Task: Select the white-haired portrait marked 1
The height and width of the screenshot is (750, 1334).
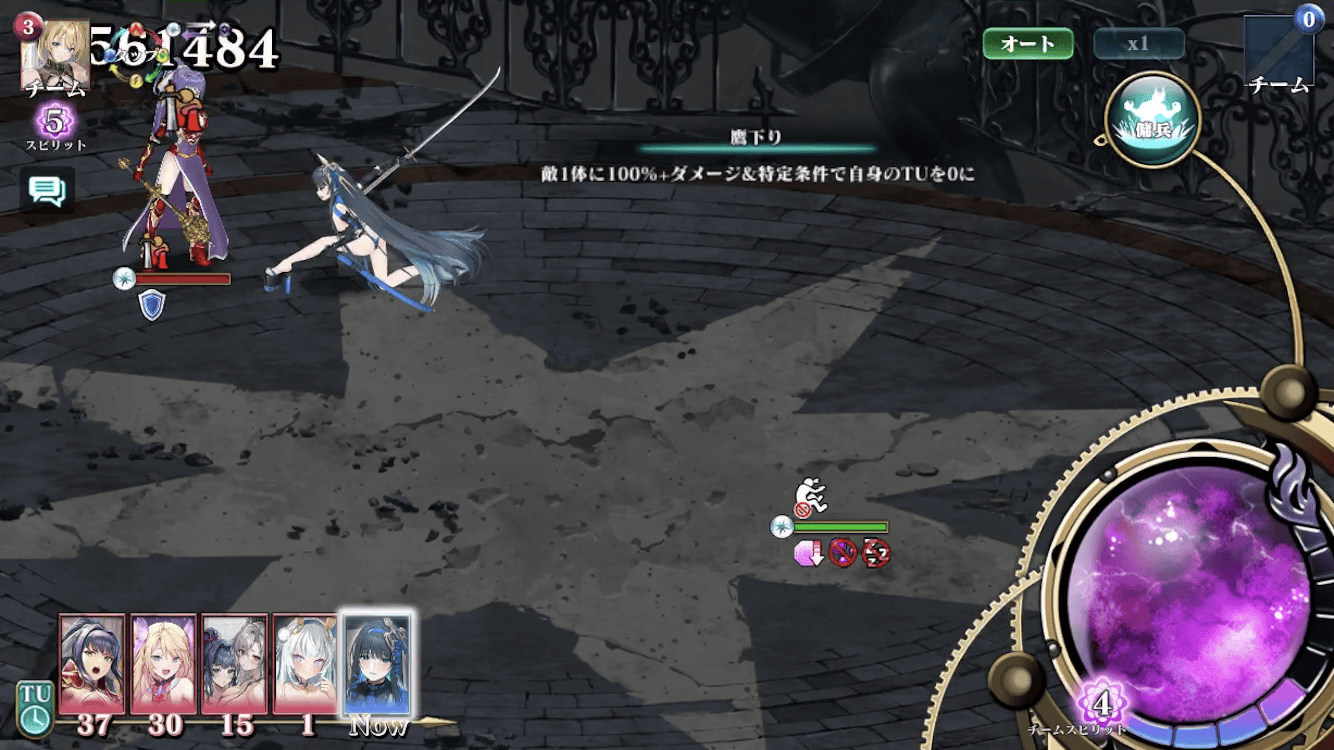Action: [305, 664]
